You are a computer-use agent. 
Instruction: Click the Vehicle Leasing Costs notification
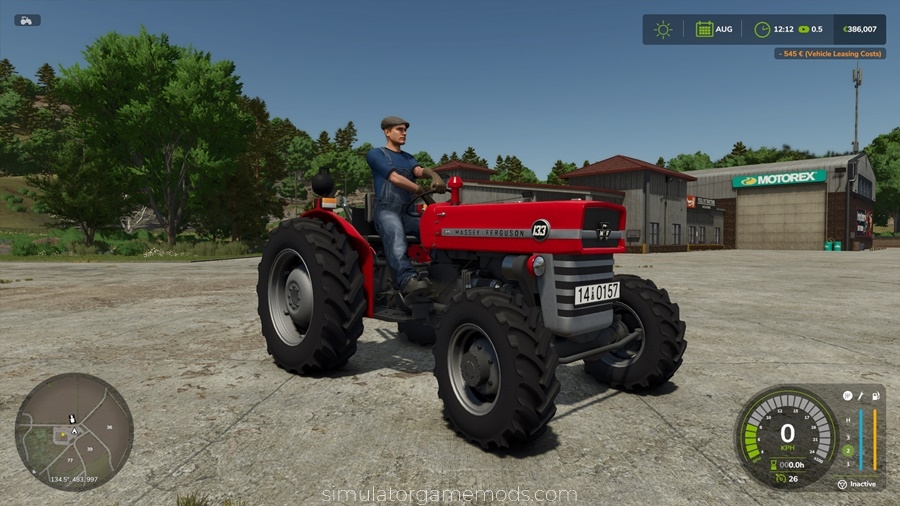[x=830, y=53]
